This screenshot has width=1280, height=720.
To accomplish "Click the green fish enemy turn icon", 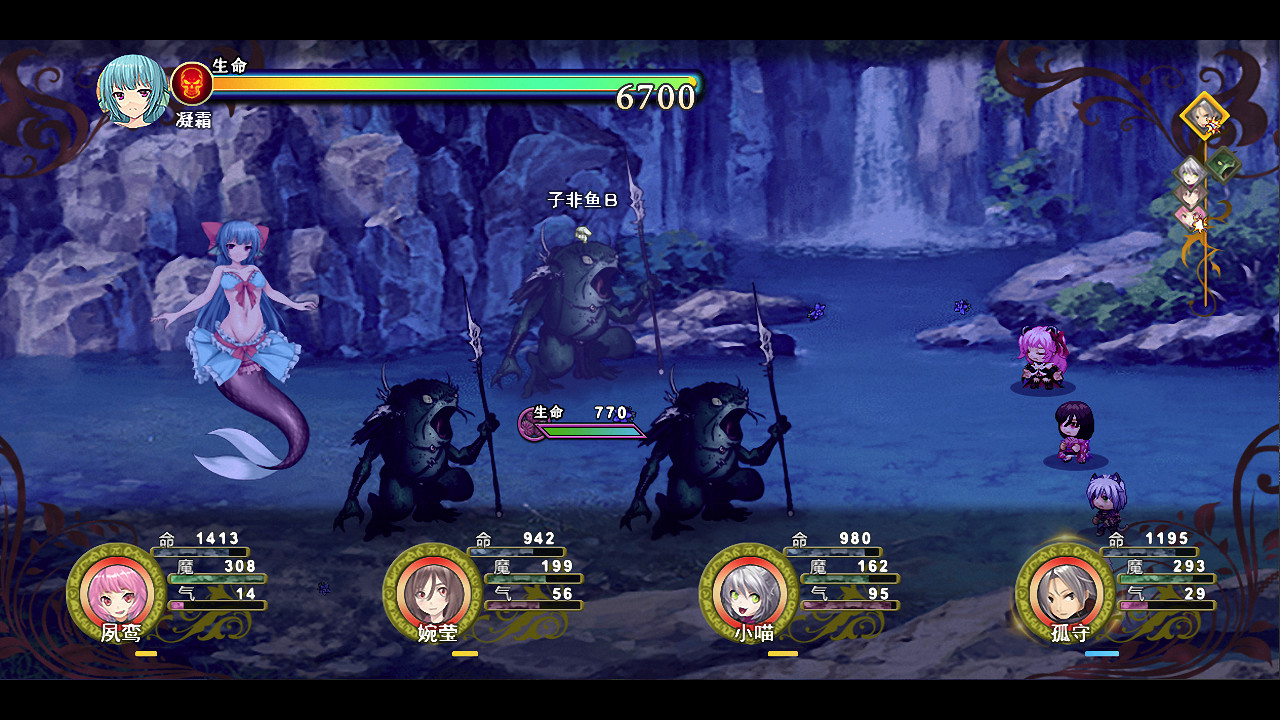I will [x=1223, y=164].
